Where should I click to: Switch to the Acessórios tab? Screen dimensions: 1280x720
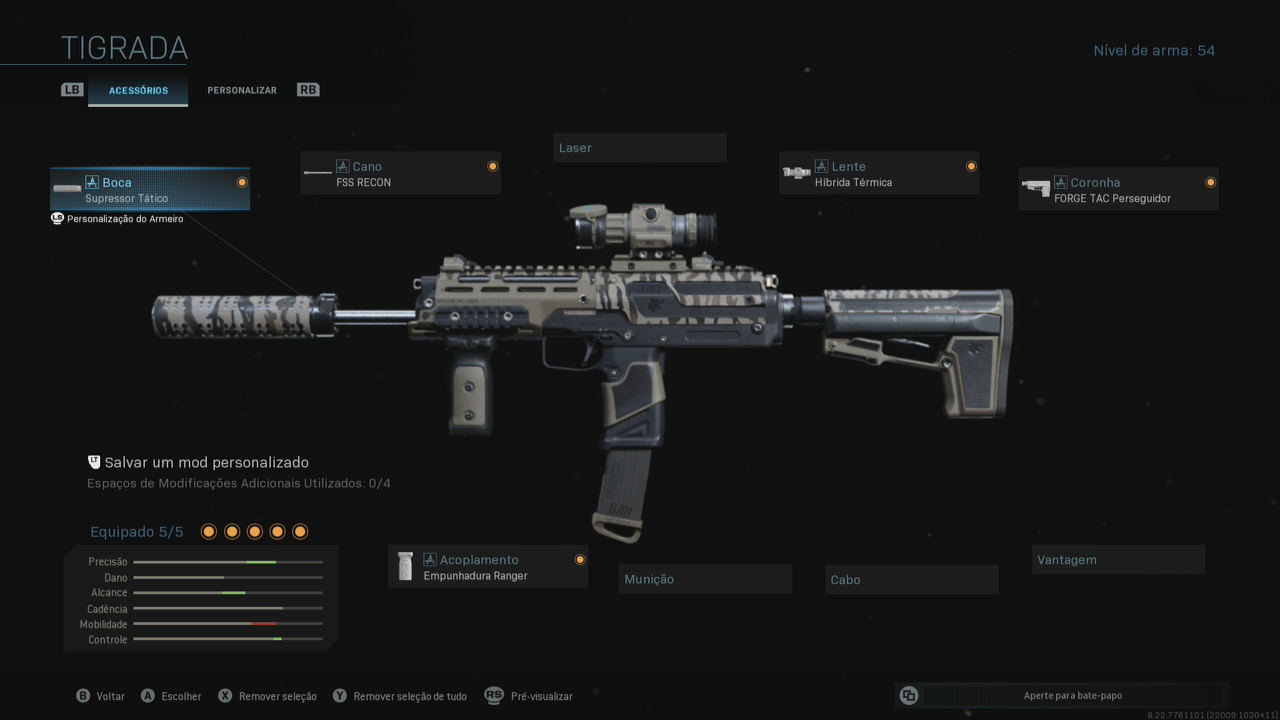[x=138, y=90]
